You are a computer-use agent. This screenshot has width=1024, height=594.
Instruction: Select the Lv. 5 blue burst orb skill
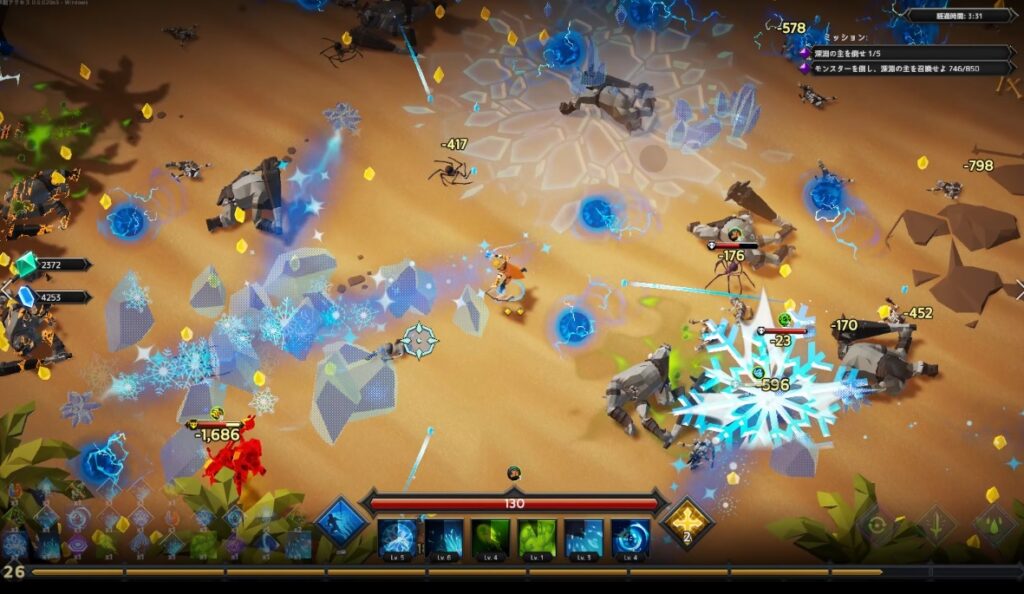click(x=397, y=538)
